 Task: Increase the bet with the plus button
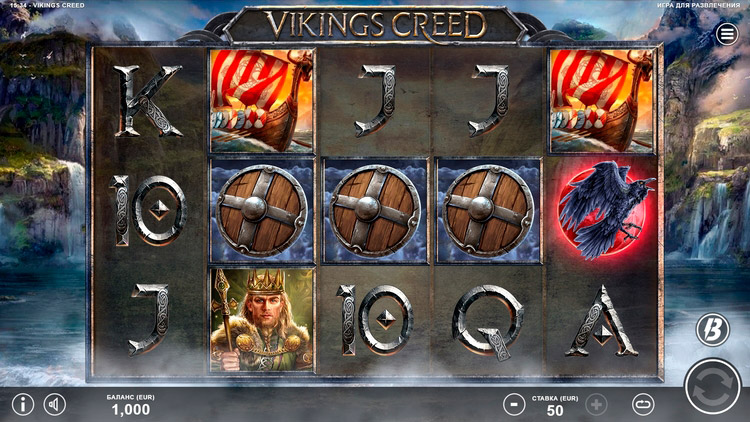(596, 405)
